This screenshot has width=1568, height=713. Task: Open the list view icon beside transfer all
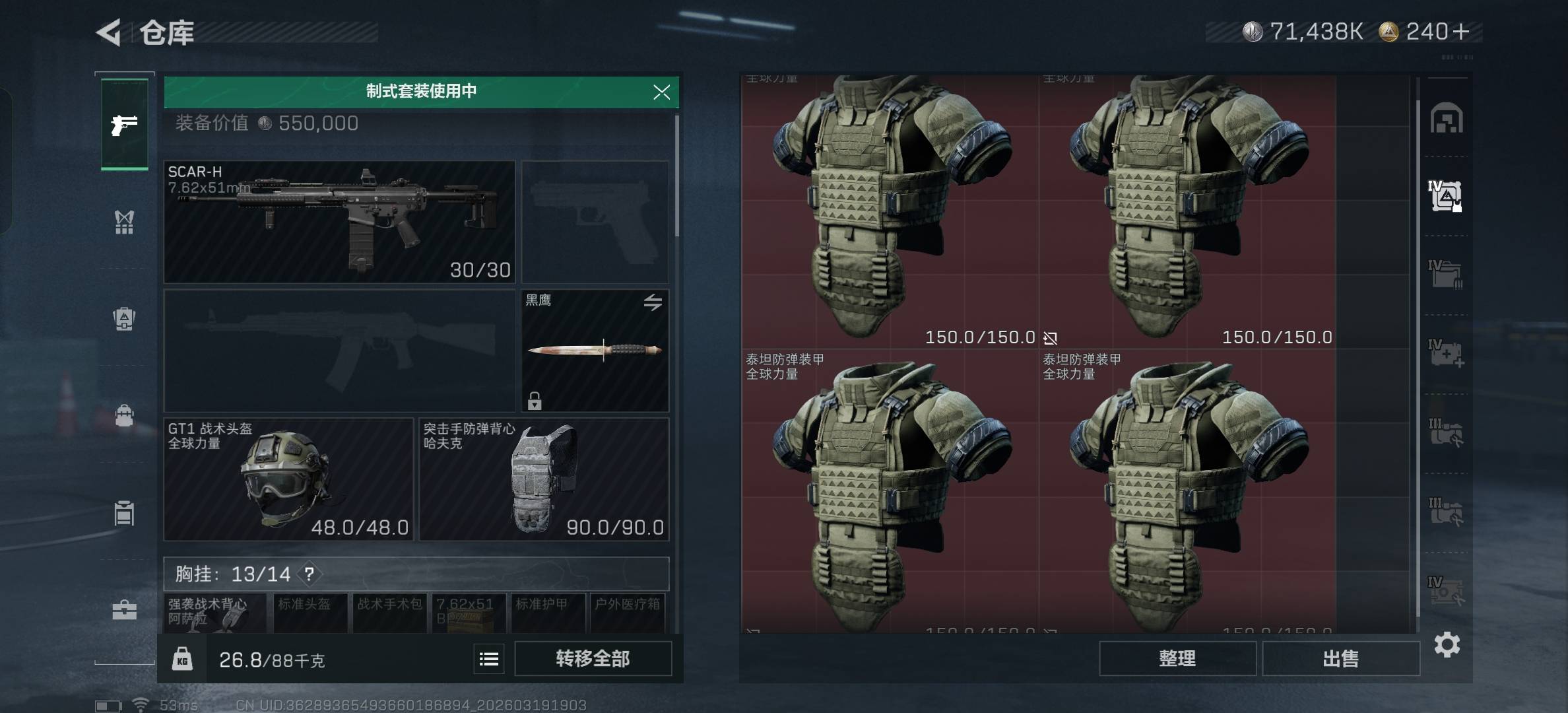[489, 659]
